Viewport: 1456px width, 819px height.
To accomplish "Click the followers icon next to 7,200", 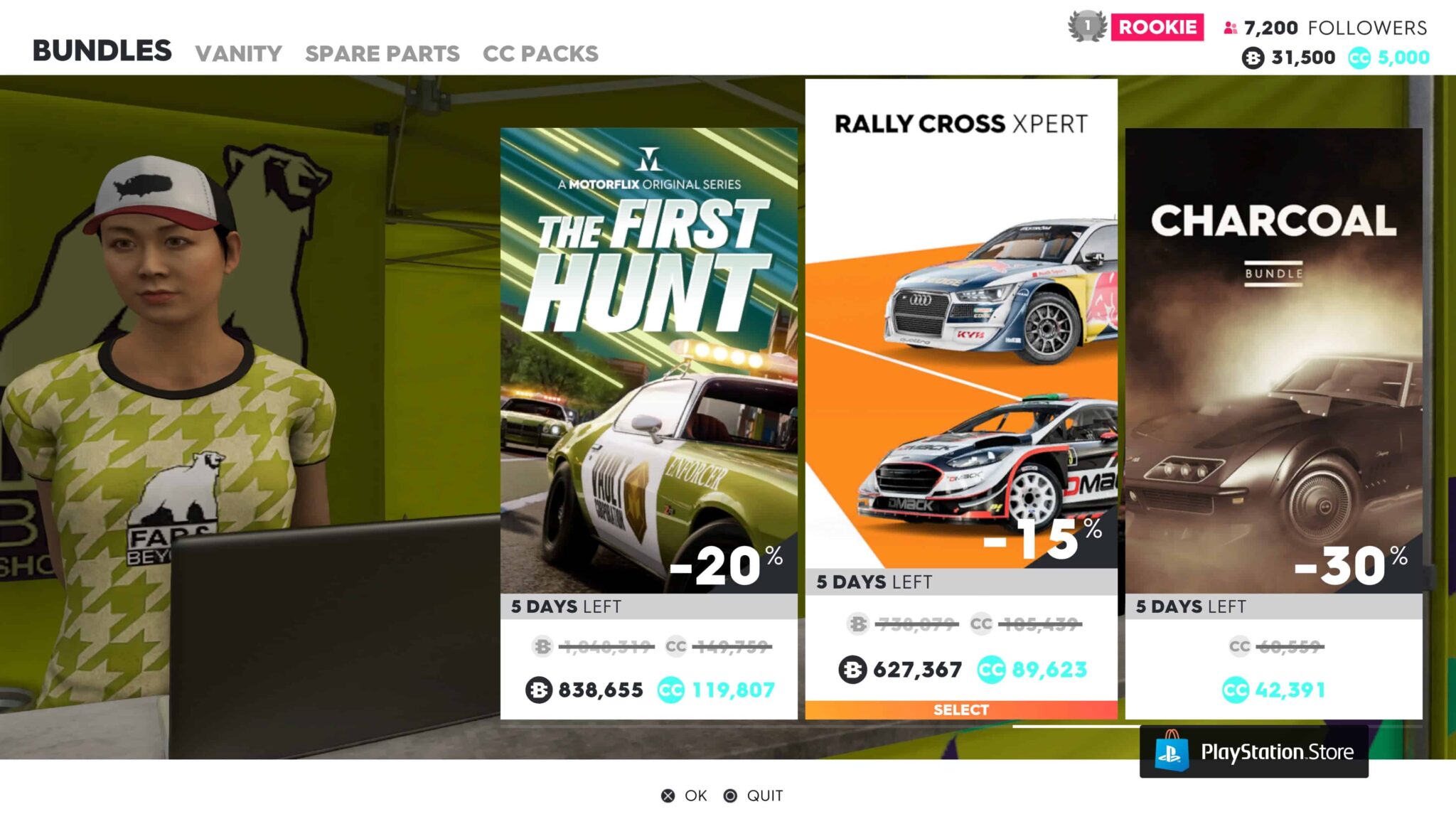I will [1229, 28].
